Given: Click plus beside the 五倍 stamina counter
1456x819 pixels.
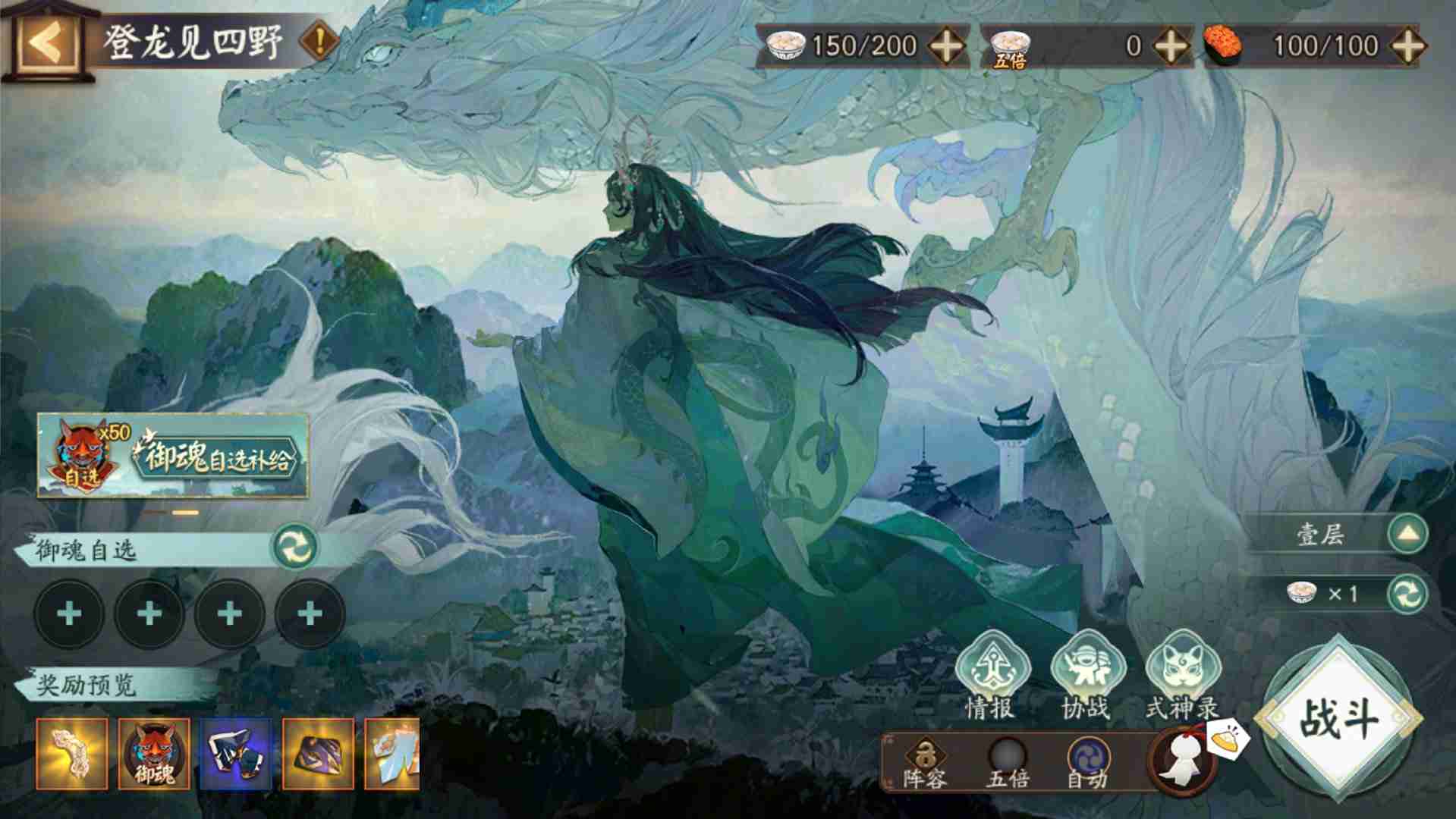Looking at the screenshot, I should click(1169, 46).
